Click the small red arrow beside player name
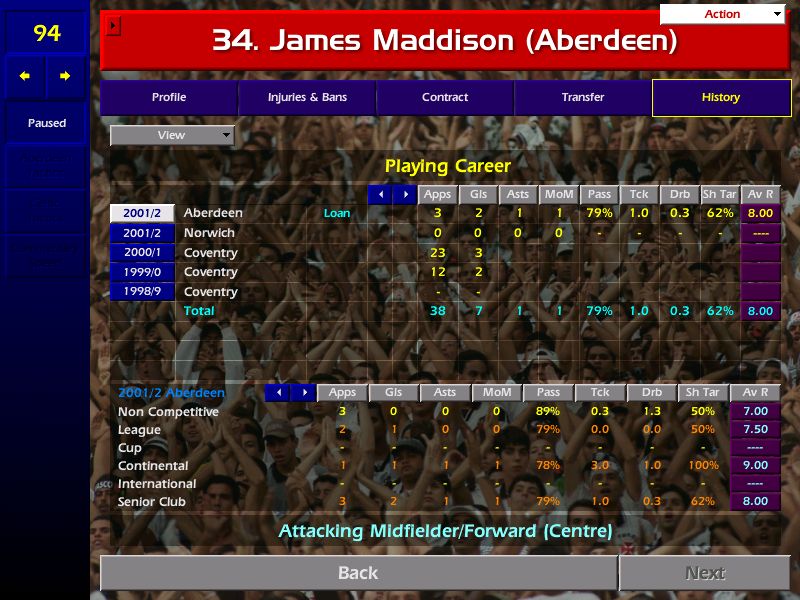Screen dimensions: 800x600 (113, 25)
